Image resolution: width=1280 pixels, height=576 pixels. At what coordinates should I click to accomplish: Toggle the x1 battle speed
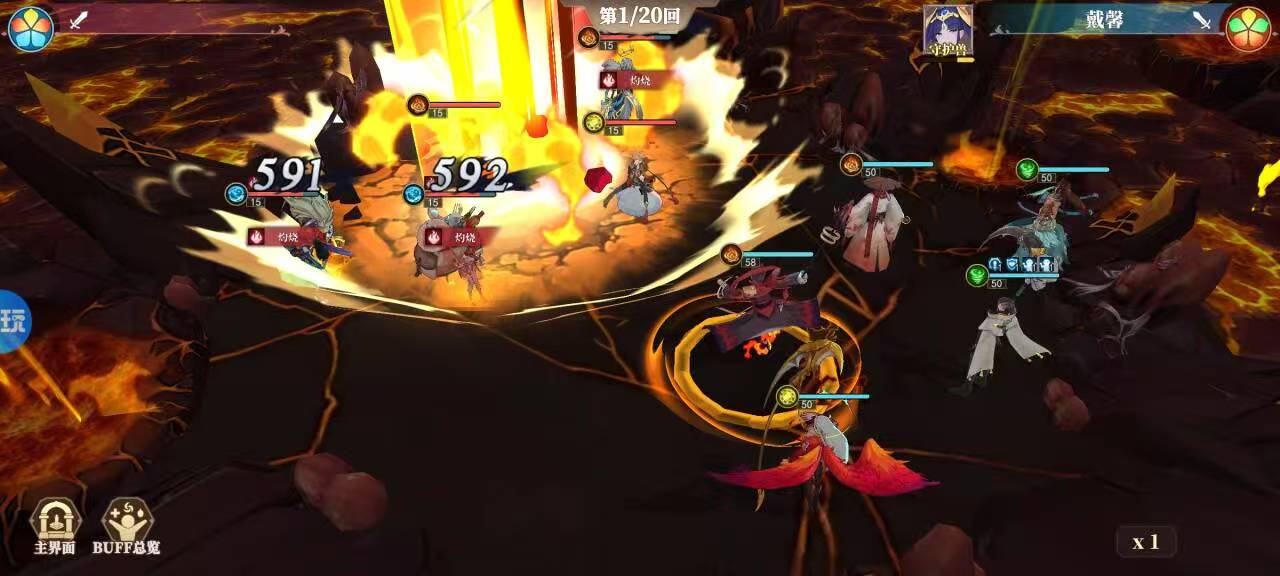pos(1146,542)
